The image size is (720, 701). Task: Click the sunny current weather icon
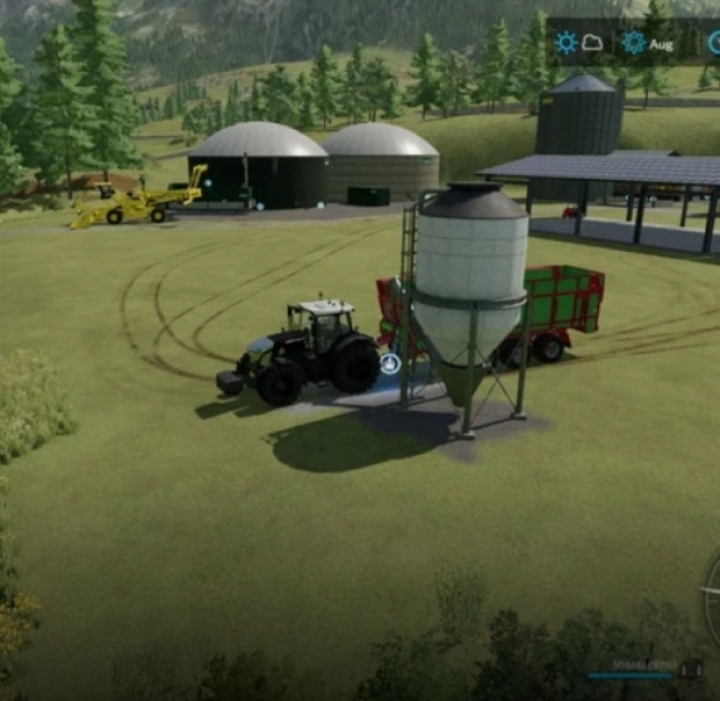(x=567, y=42)
